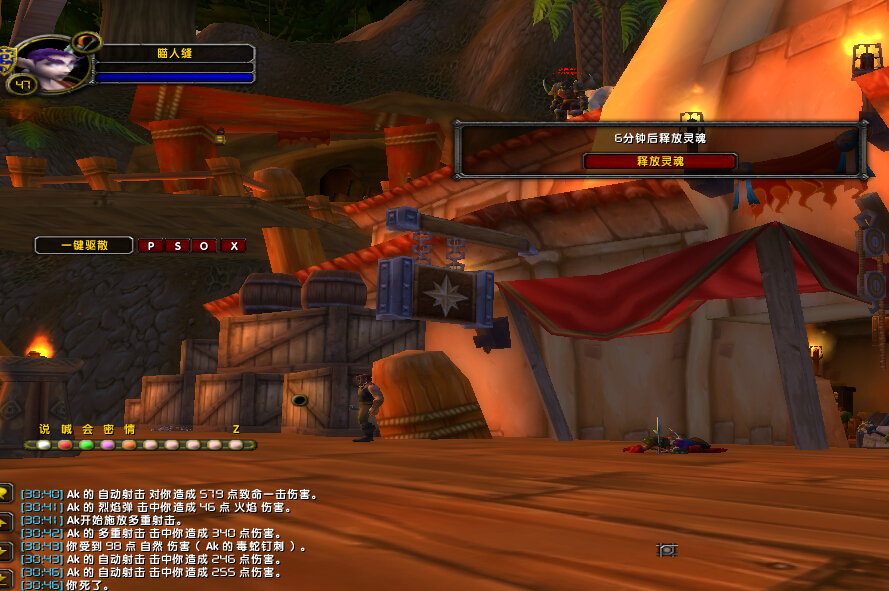889x591 pixels.
Task: Click the 一键驱散 one-key dispel button
Action: pos(84,245)
